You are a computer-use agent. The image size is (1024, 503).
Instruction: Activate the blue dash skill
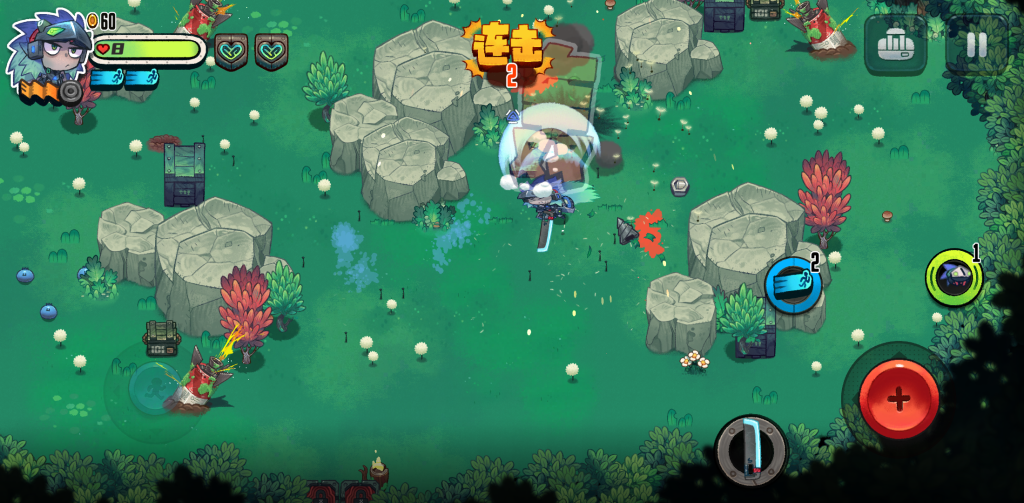click(794, 284)
